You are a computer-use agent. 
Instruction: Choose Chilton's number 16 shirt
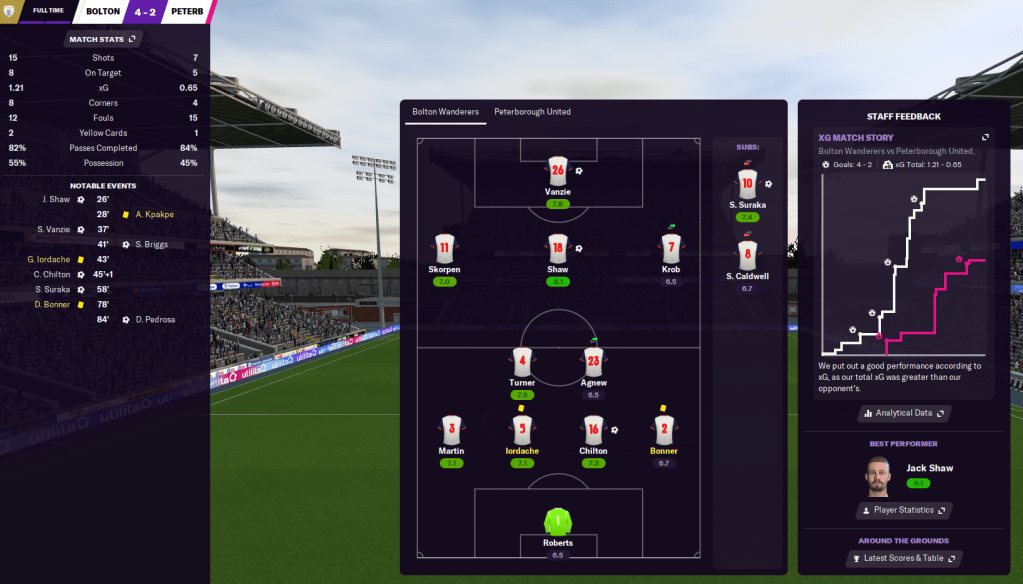click(x=593, y=430)
